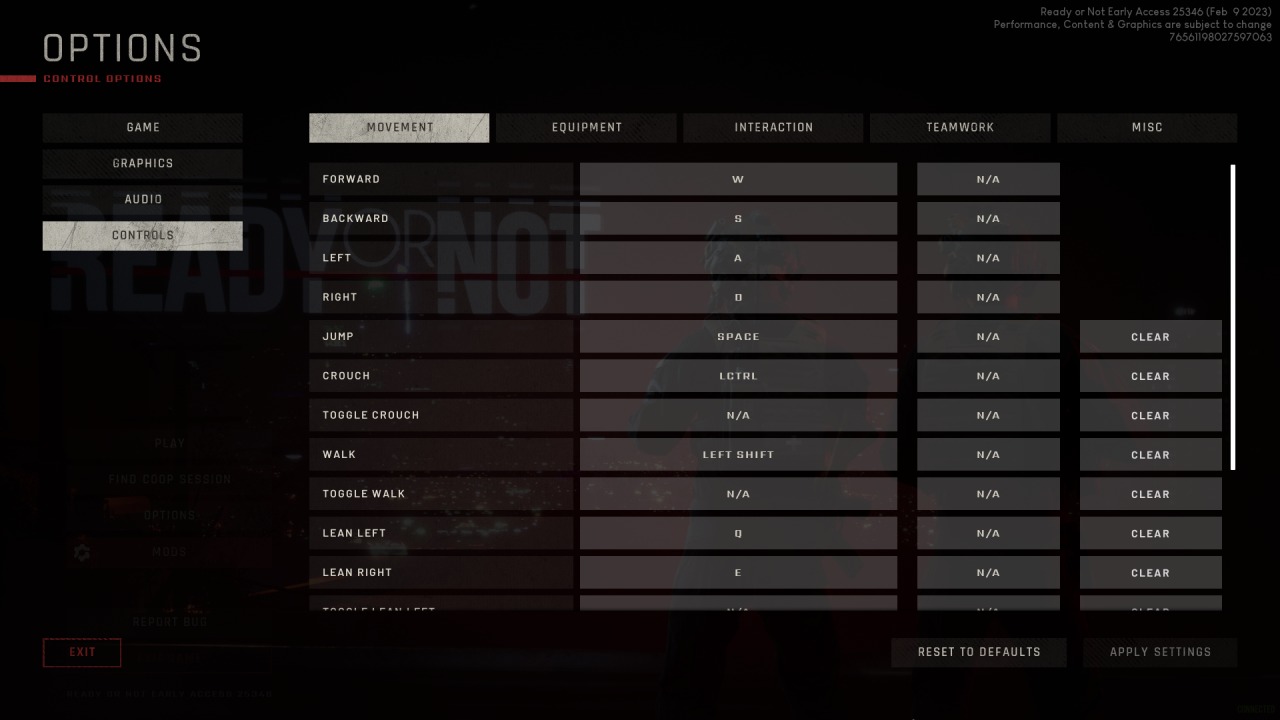
Task: Select the Controls category
Action: [142, 235]
